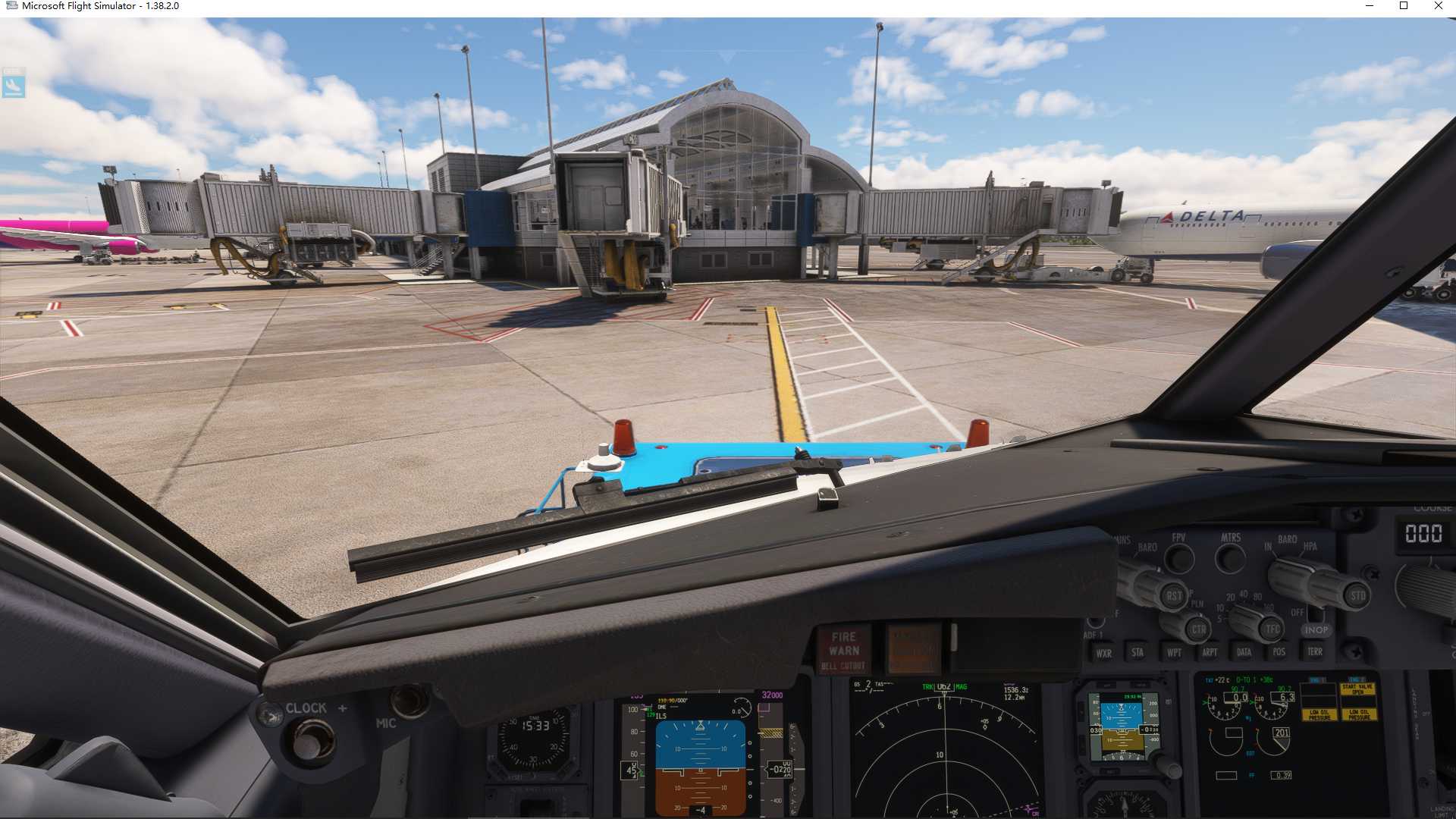This screenshot has height=819, width=1456.
Task: Enable terrain display with TERR button
Action: click(x=1316, y=652)
